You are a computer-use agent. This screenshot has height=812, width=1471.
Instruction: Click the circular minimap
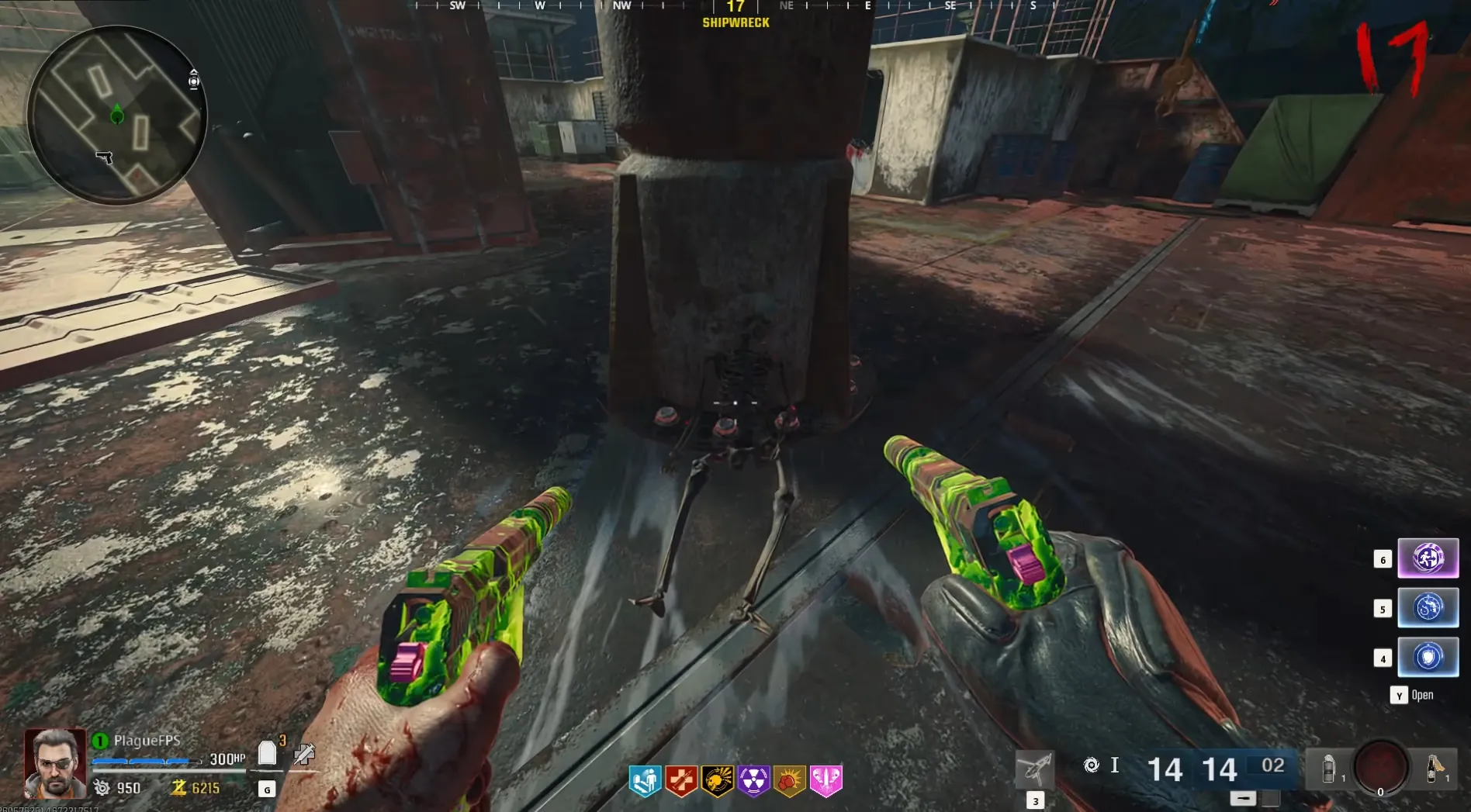coord(117,115)
